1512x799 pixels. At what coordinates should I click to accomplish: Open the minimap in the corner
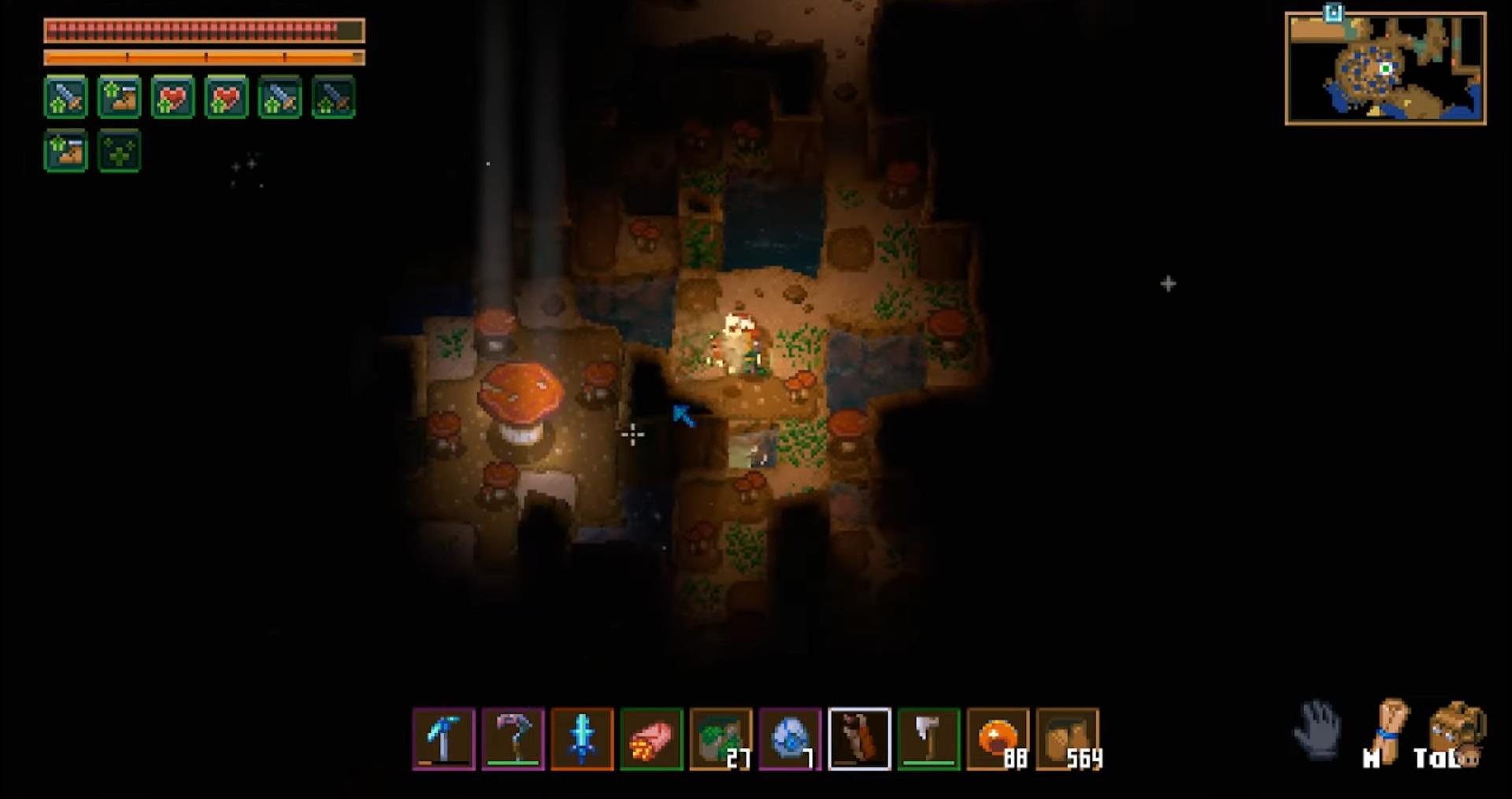tap(1385, 69)
